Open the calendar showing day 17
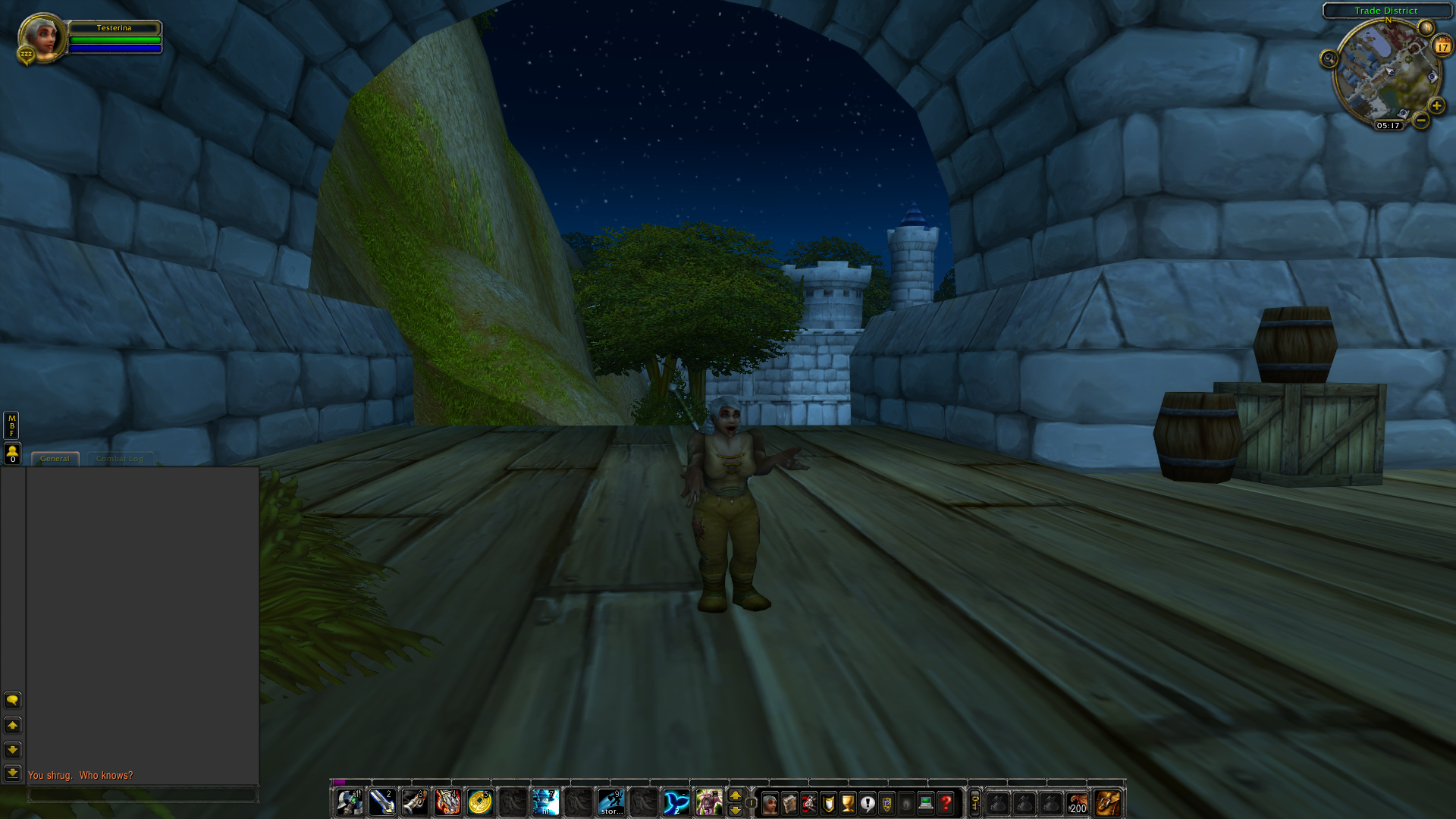 click(x=1441, y=47)
